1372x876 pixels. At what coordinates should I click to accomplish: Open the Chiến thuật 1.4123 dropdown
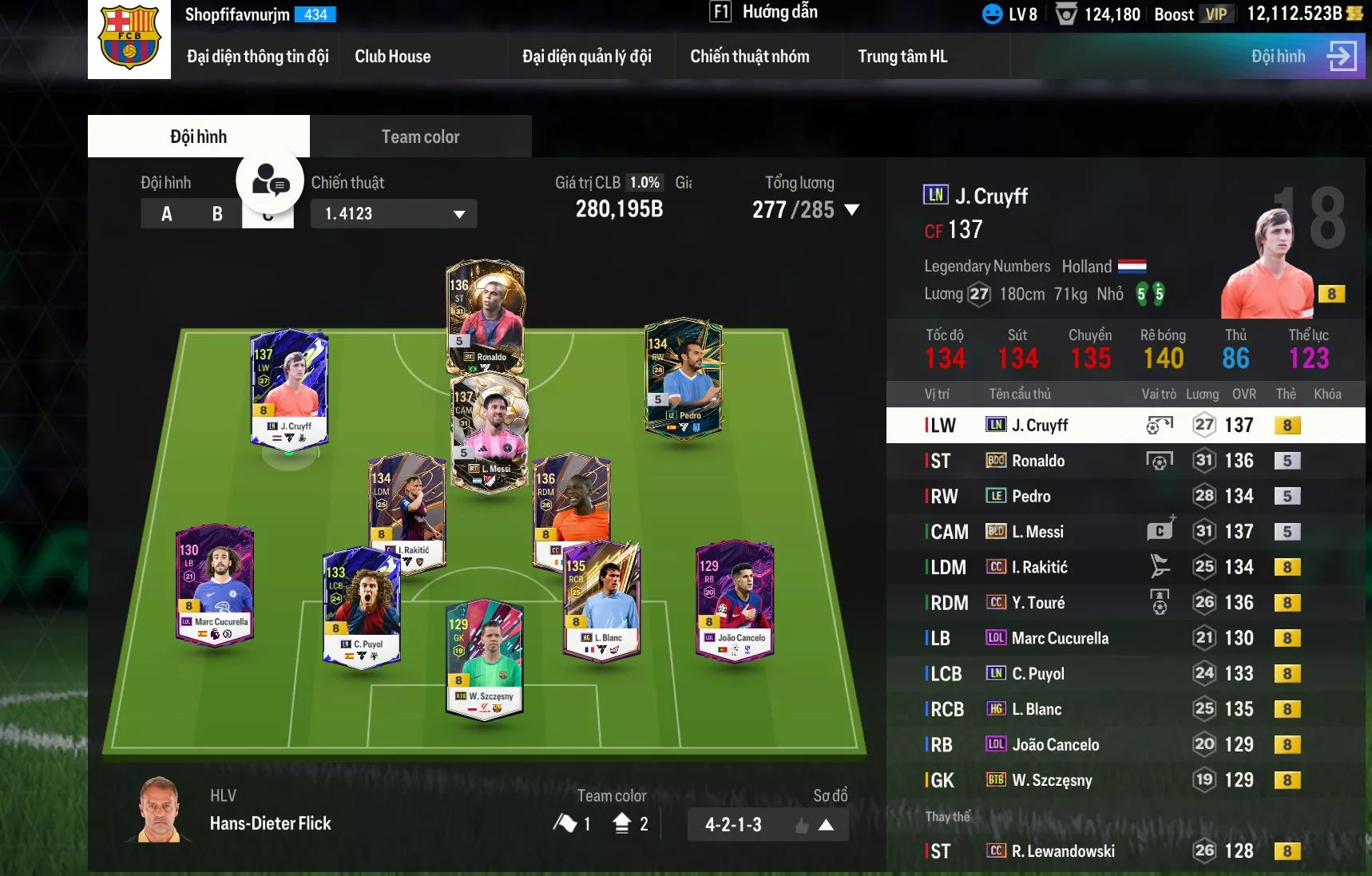click(x=394, y=214)
